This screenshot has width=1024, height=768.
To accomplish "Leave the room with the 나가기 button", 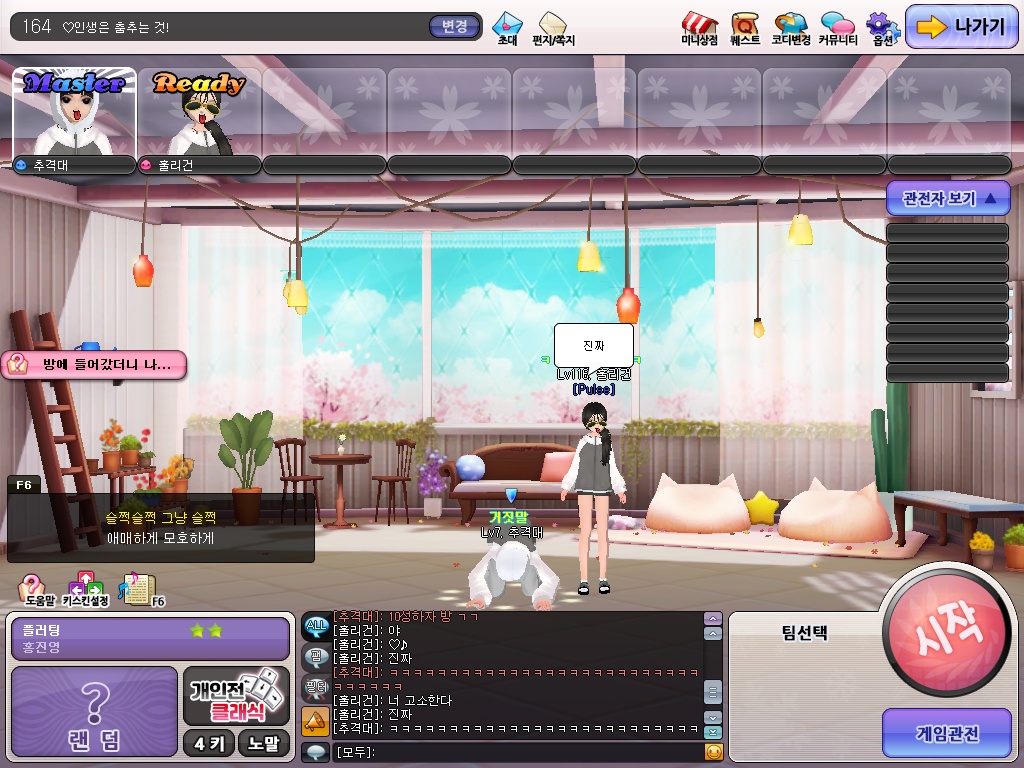I will [961, 27].
